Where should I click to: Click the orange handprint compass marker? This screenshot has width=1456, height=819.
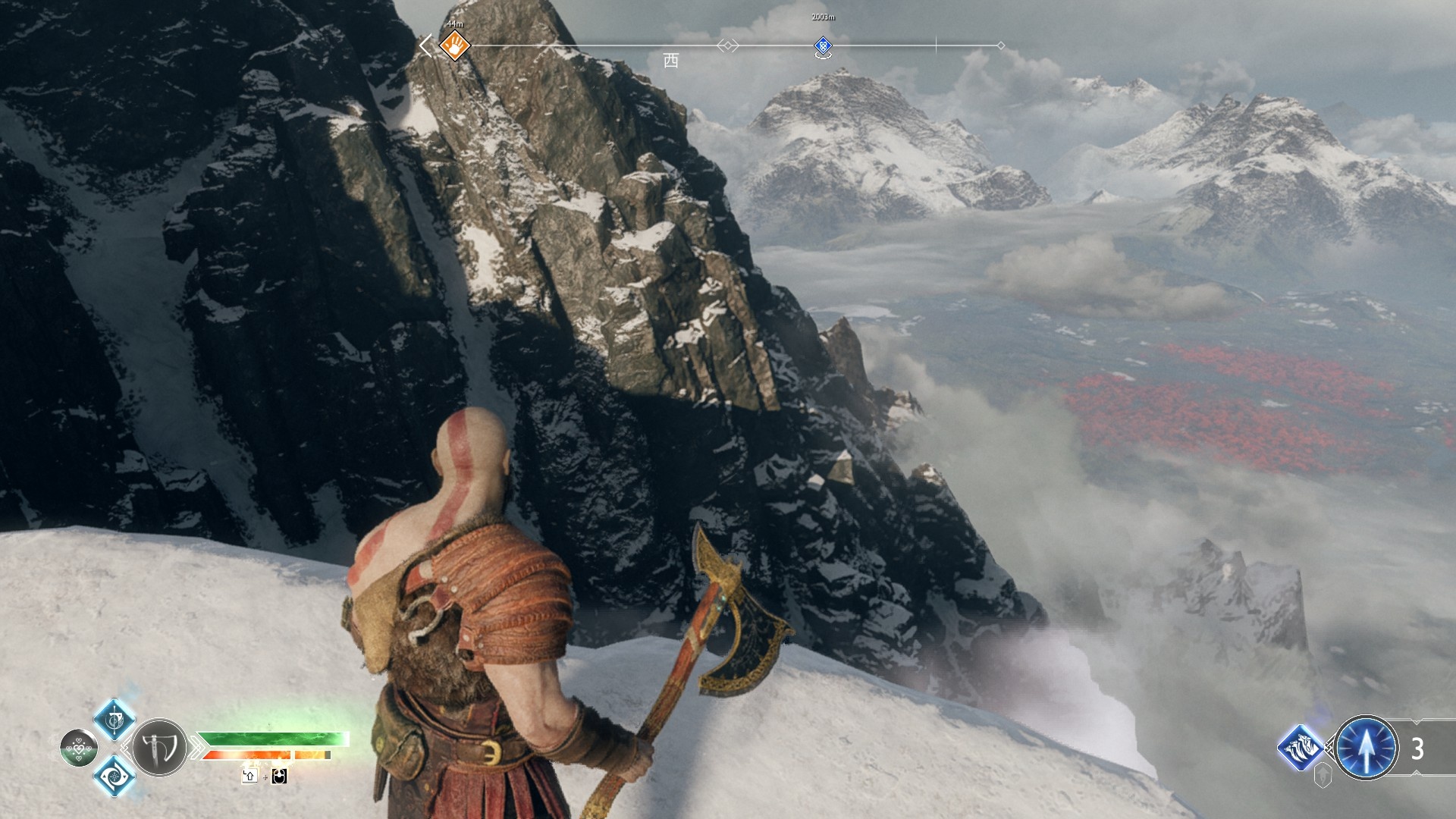pyautogui.click(x=454, y=45)
